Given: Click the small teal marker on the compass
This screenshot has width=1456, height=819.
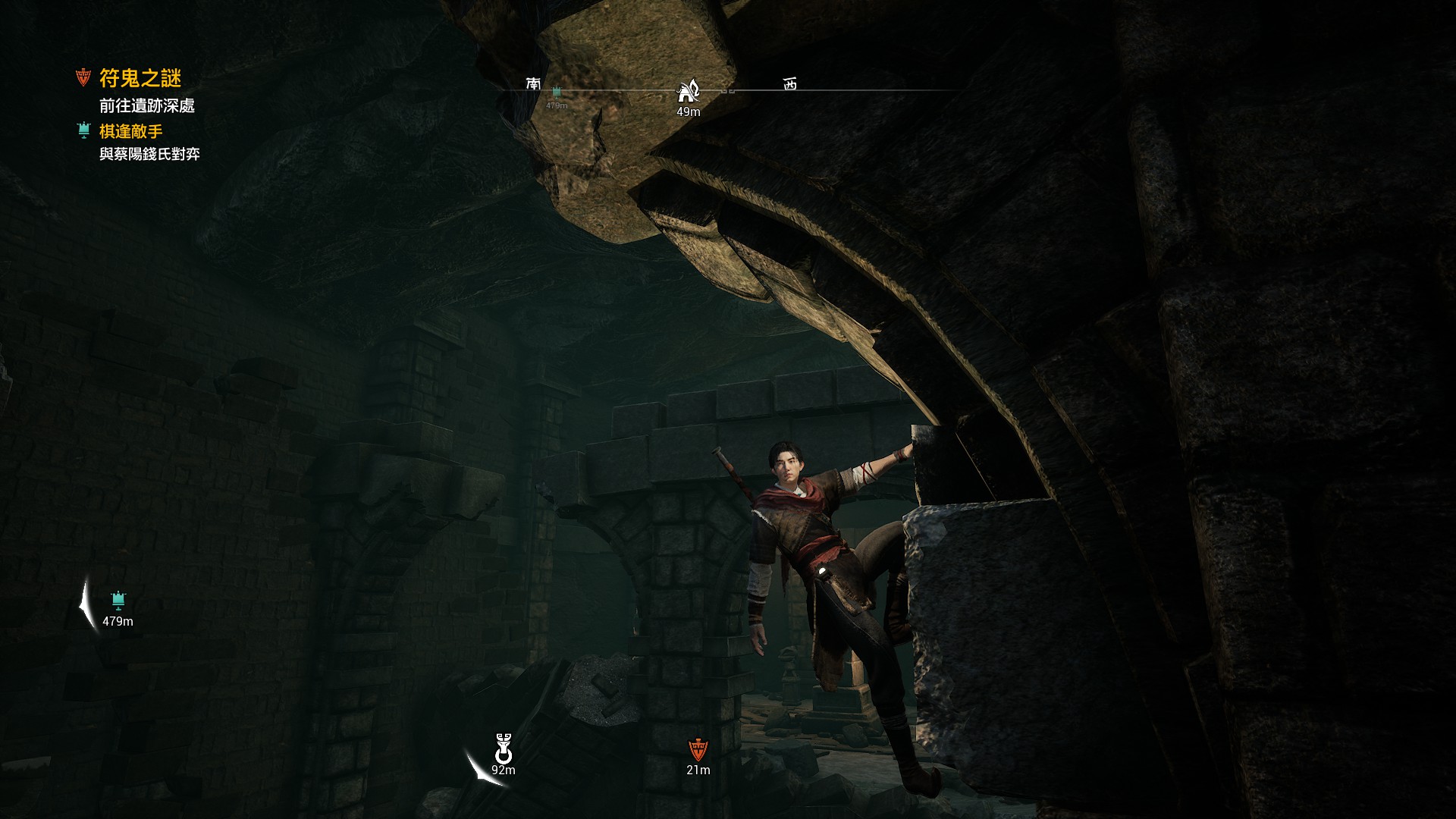Looking at the screenshot, I should click(557, 93).
